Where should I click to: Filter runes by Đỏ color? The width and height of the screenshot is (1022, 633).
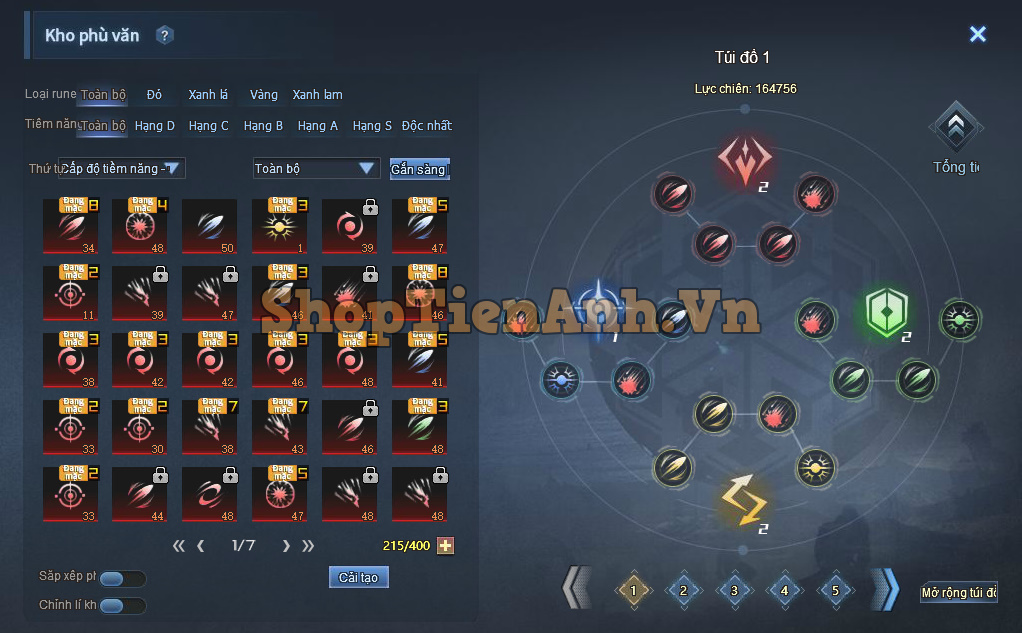[154, 95]
